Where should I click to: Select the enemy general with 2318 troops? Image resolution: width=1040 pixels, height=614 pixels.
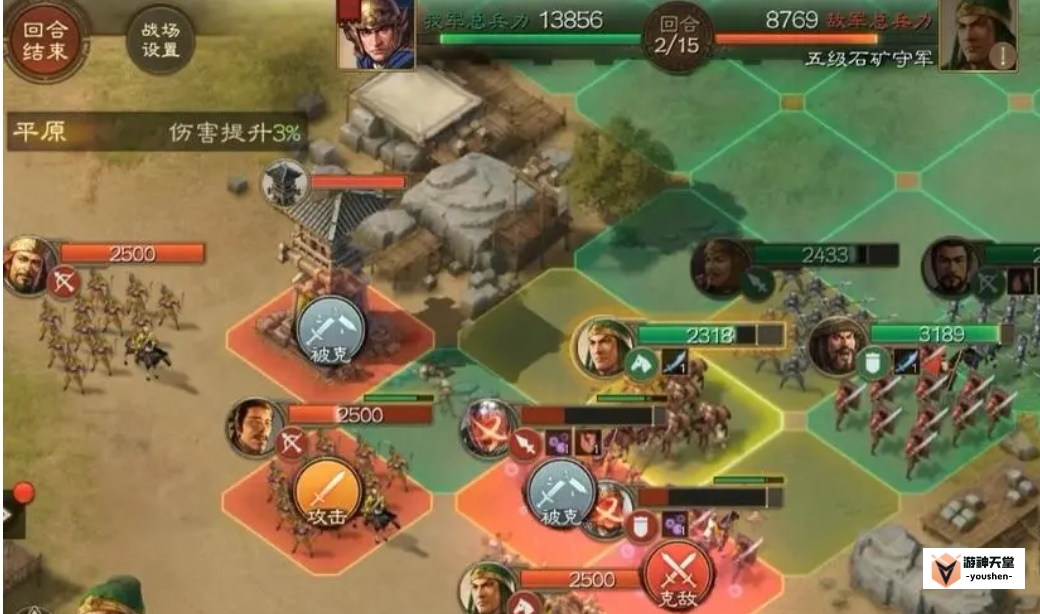coord(604,347)
